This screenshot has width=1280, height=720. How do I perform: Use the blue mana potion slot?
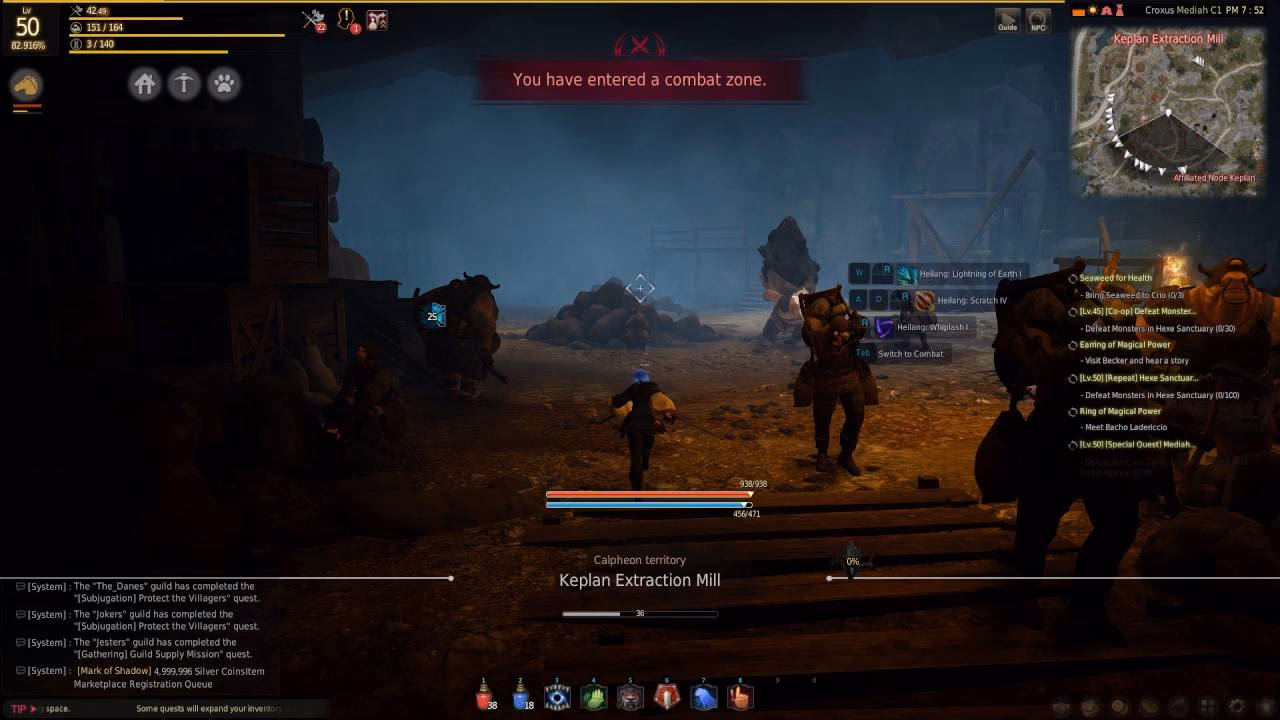pyautogui.click(x=520, y=697)
